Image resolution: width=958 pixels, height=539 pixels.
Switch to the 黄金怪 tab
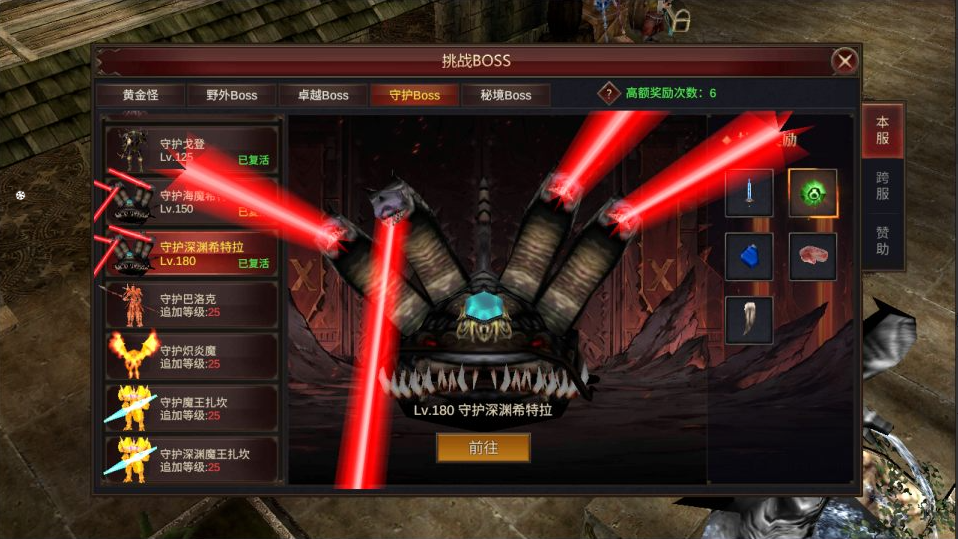click(141, 95)
